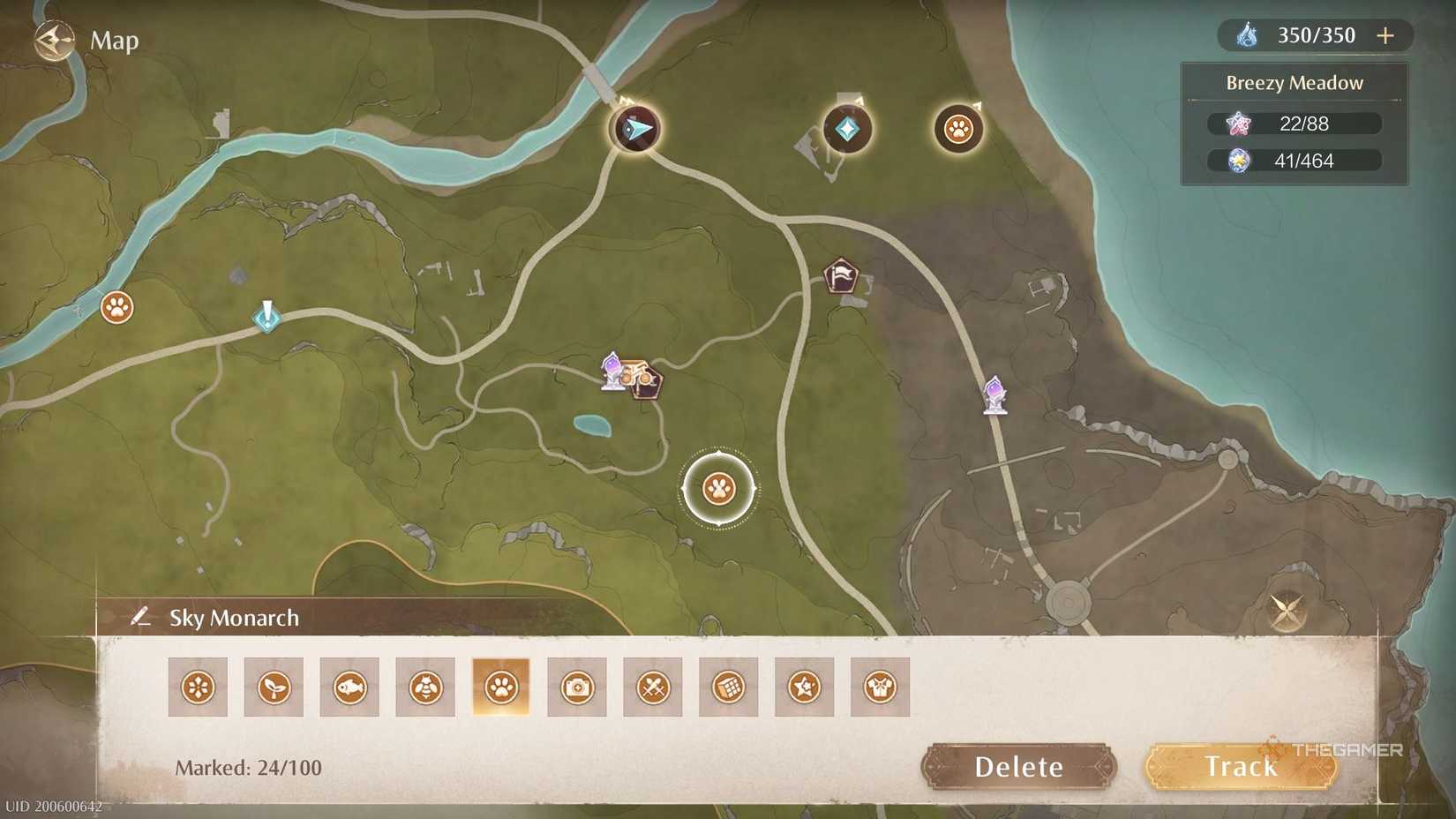Click the plus beside the 350/350 counter
Viewport: 1456px width, 819px height.
tap(1385, 35)
